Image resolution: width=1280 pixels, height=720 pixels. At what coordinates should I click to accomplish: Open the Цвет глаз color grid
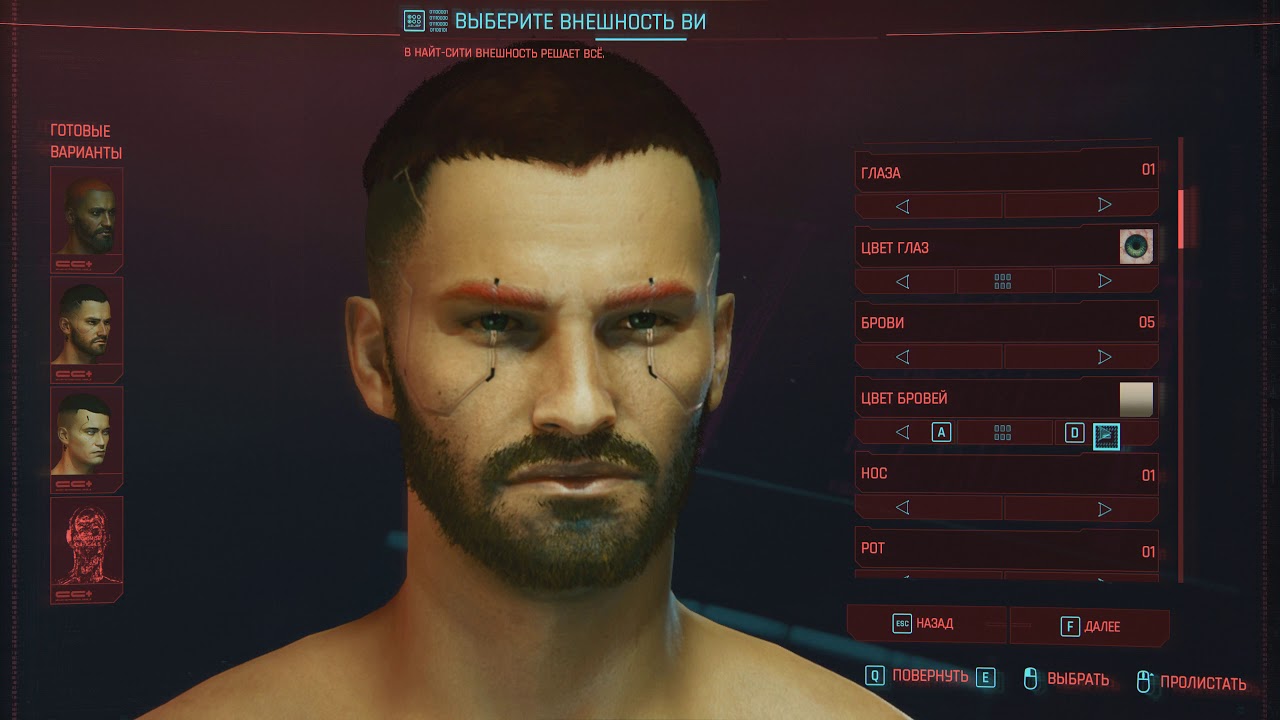click(1003, 282)
